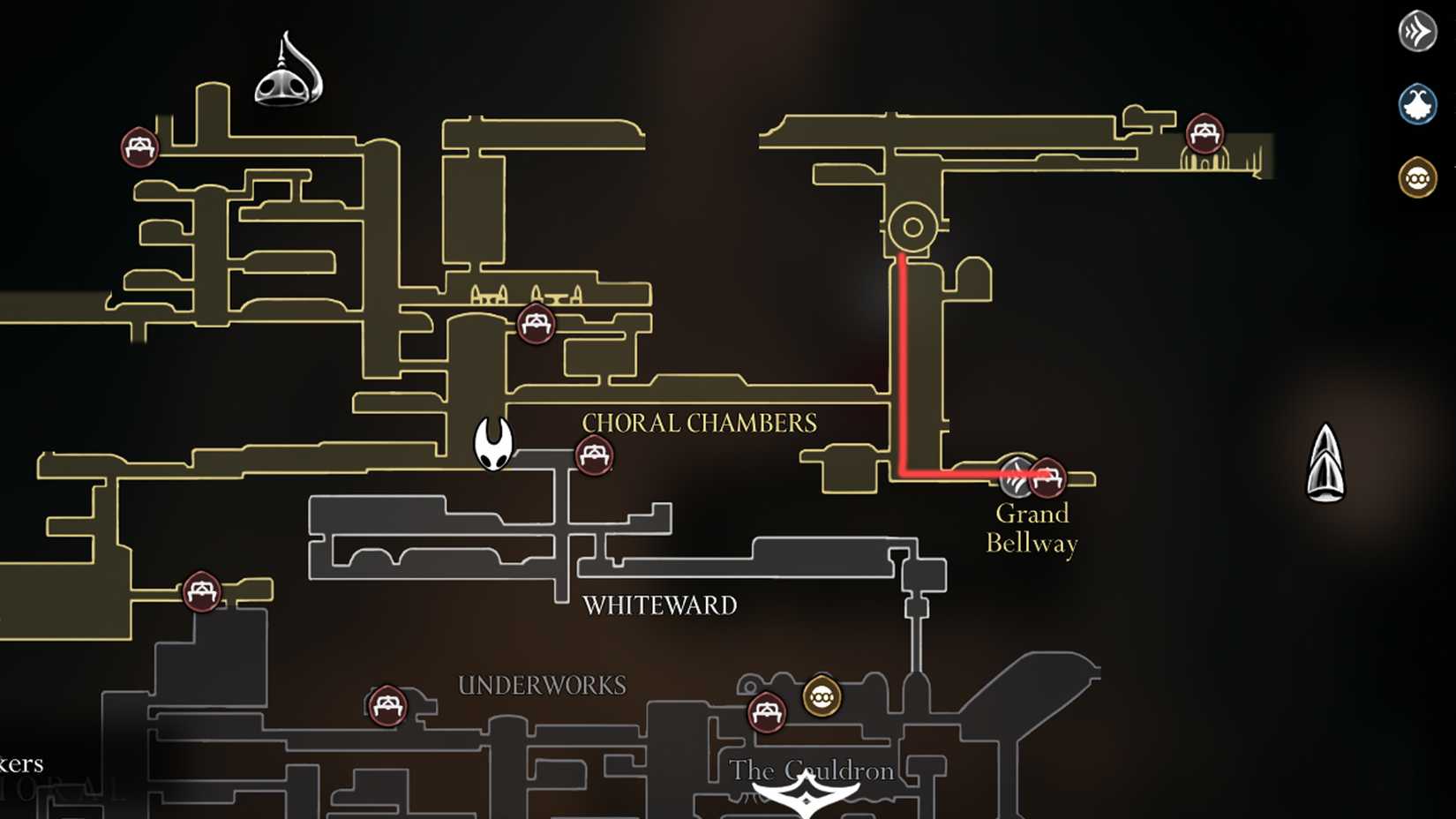Select the leftmost bench marker near Whiteward
The height and width of the screenshot is (819, 1456).
point(200,591)
